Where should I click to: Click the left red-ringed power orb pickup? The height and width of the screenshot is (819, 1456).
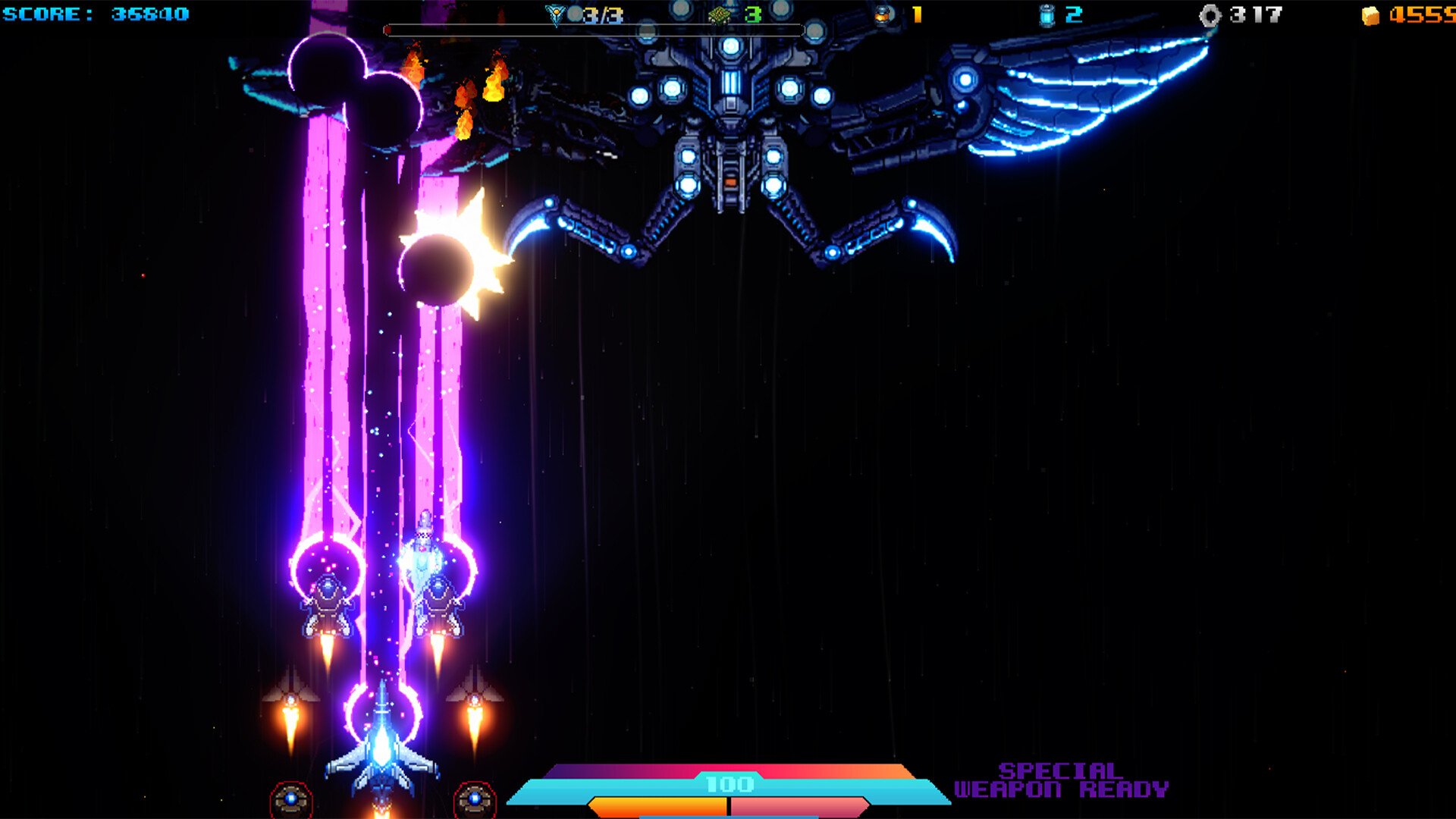(292, 797)
